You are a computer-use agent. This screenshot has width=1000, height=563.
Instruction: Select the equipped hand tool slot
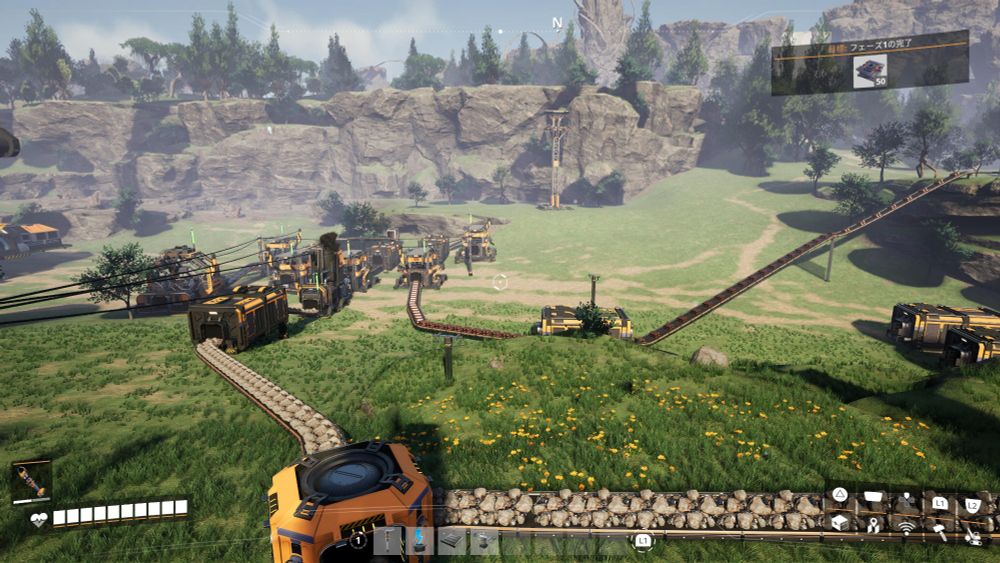coord(30,482)
